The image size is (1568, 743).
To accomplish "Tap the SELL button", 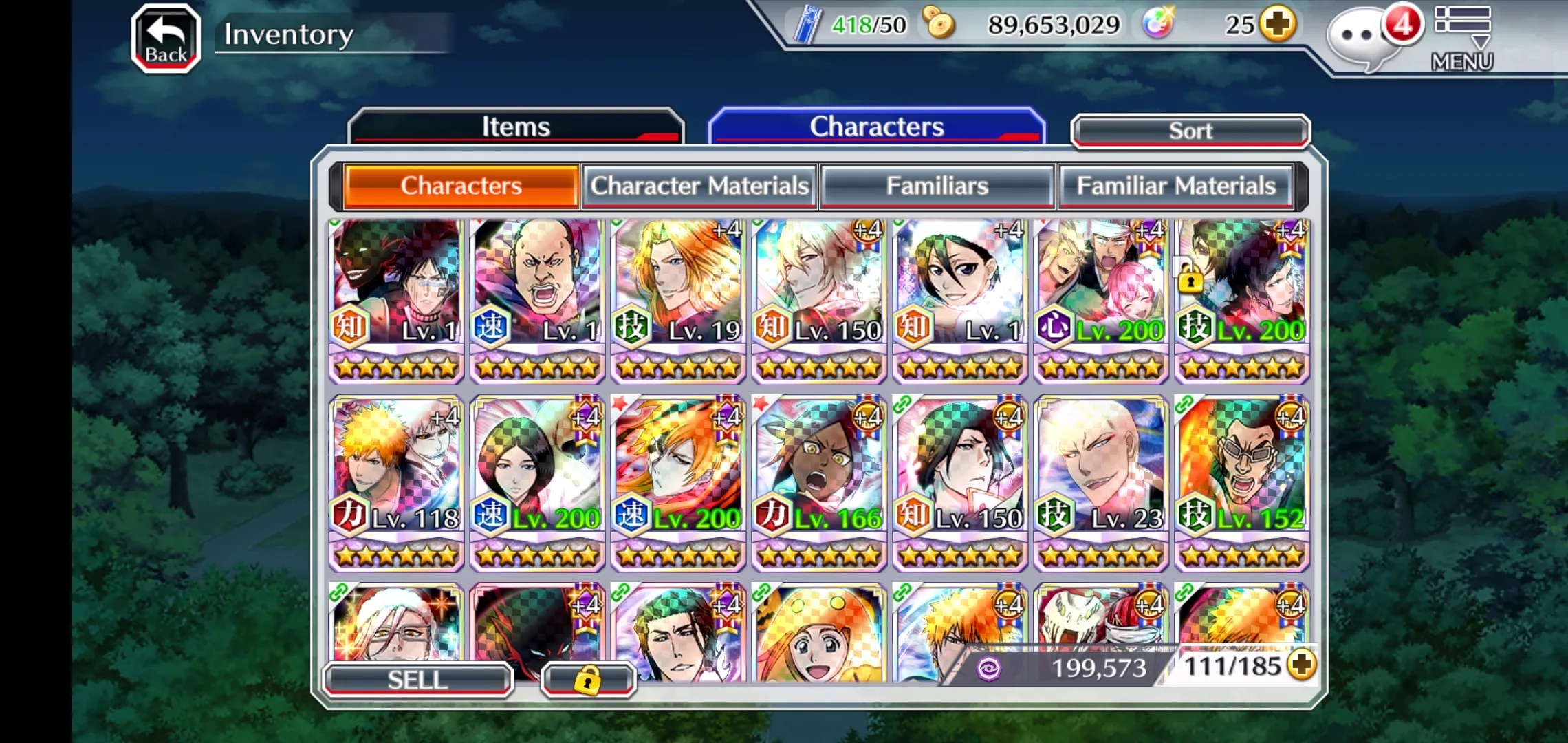I will pos(417,680).
